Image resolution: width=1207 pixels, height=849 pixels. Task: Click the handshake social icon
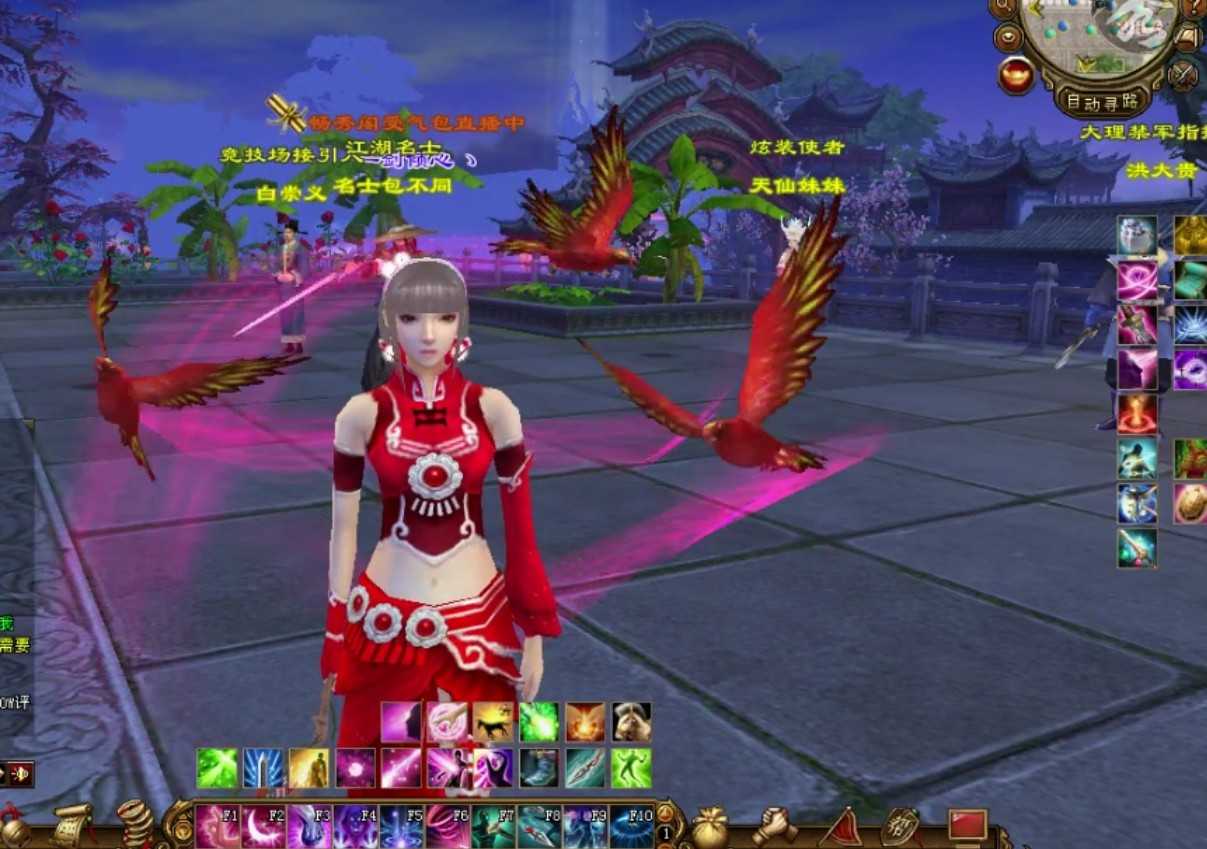(x=774, y=825)
